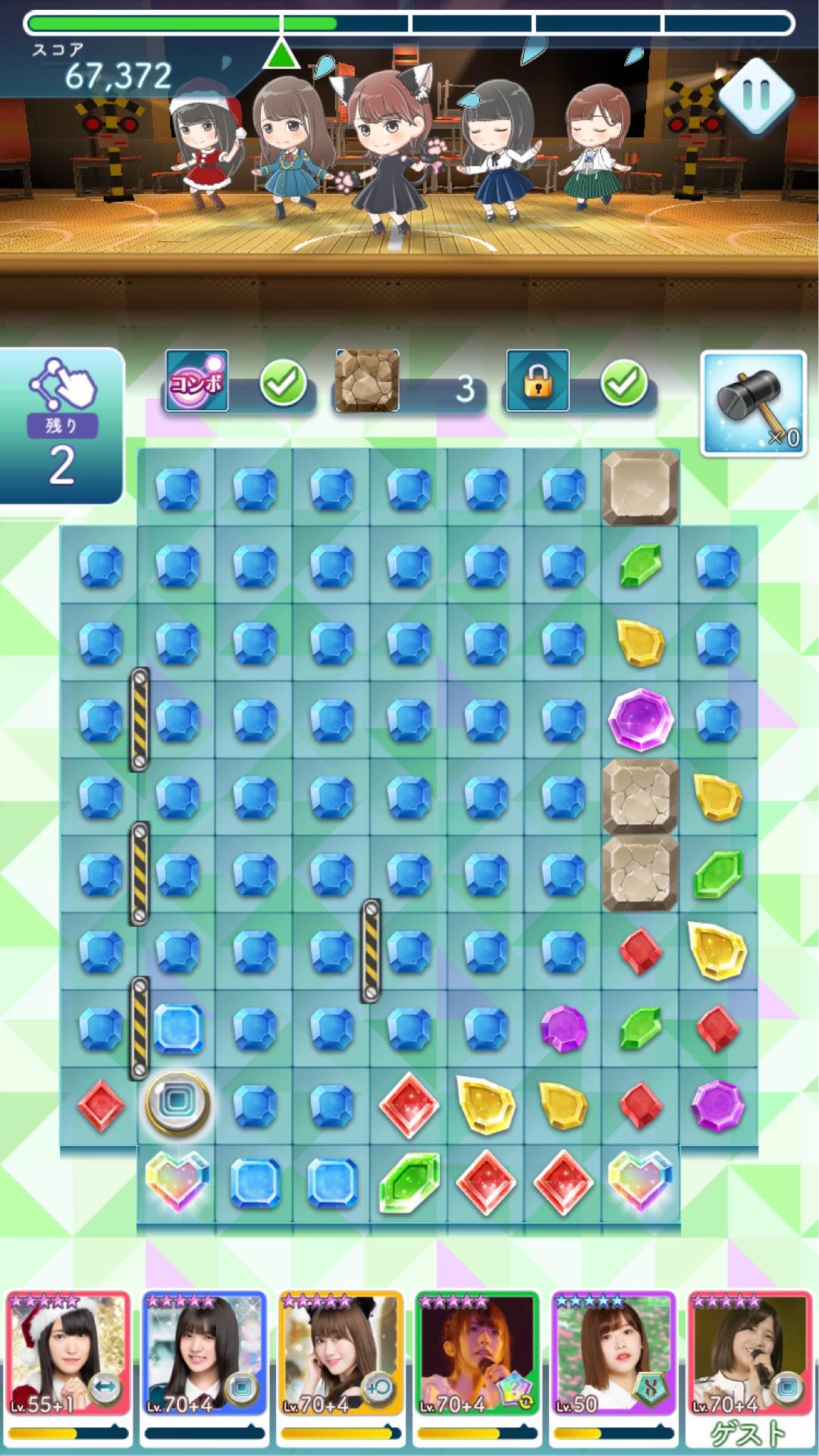View the stone block objective icon
The width and height of the screenshot is (819, 1456).
tap(367, 381)
